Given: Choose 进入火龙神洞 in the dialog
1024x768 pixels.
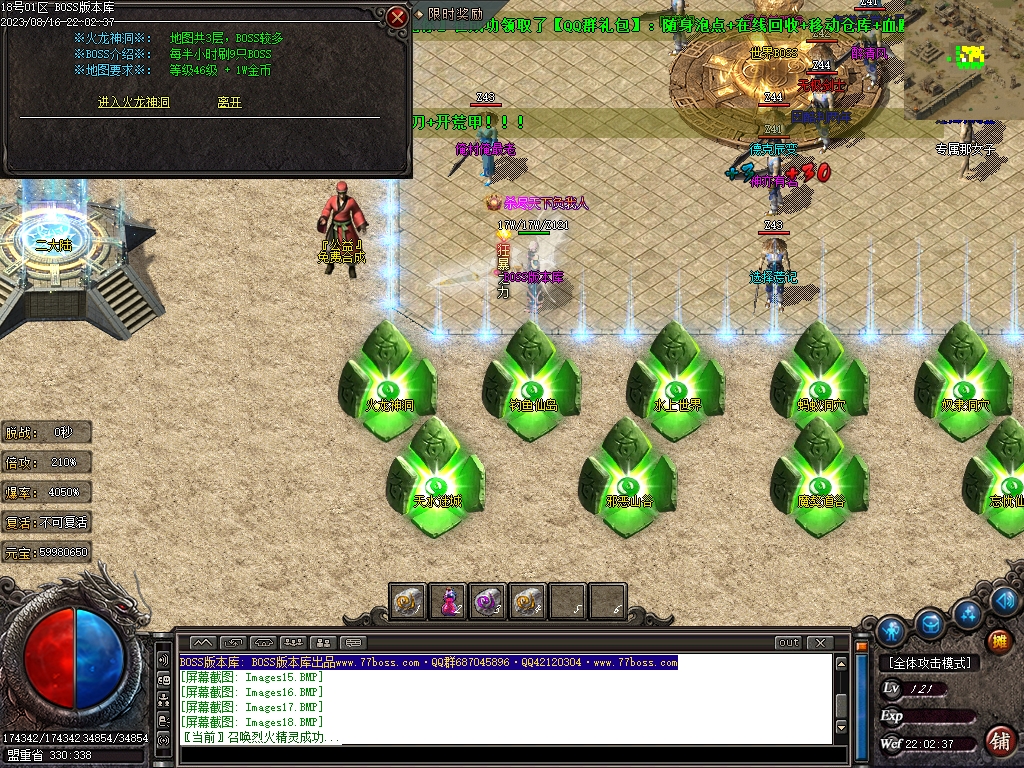Looking at the screenshot, I should (134, 102).
